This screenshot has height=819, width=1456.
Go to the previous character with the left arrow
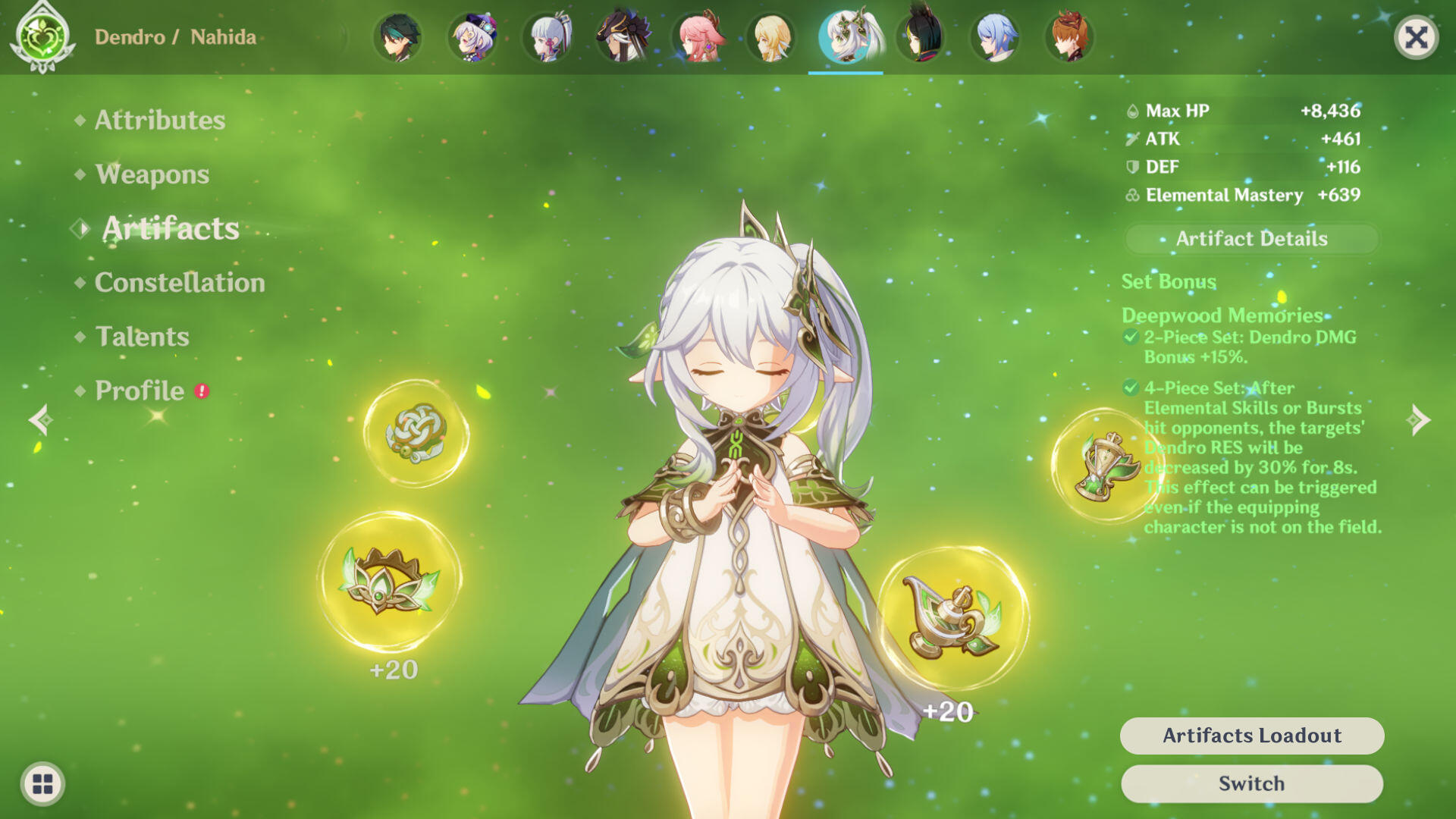click(40, 419)
